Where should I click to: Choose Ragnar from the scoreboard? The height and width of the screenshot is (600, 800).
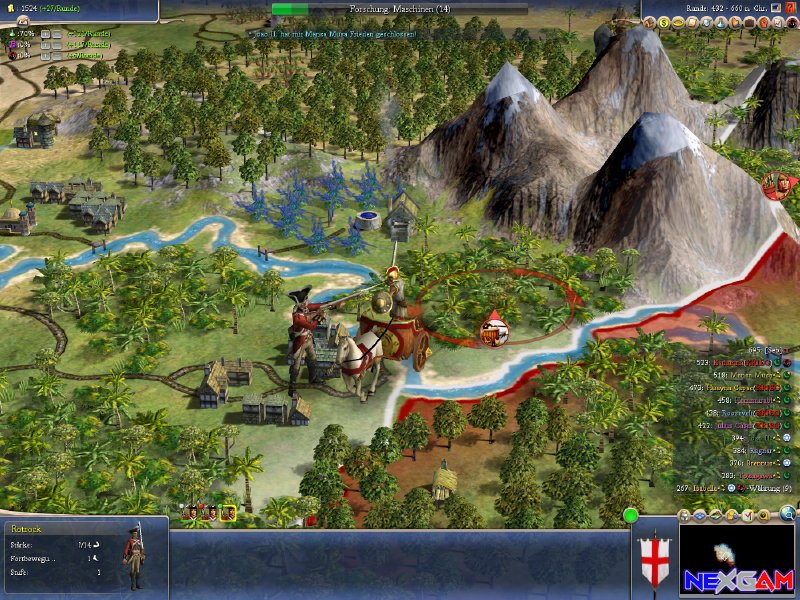point(756,450)
